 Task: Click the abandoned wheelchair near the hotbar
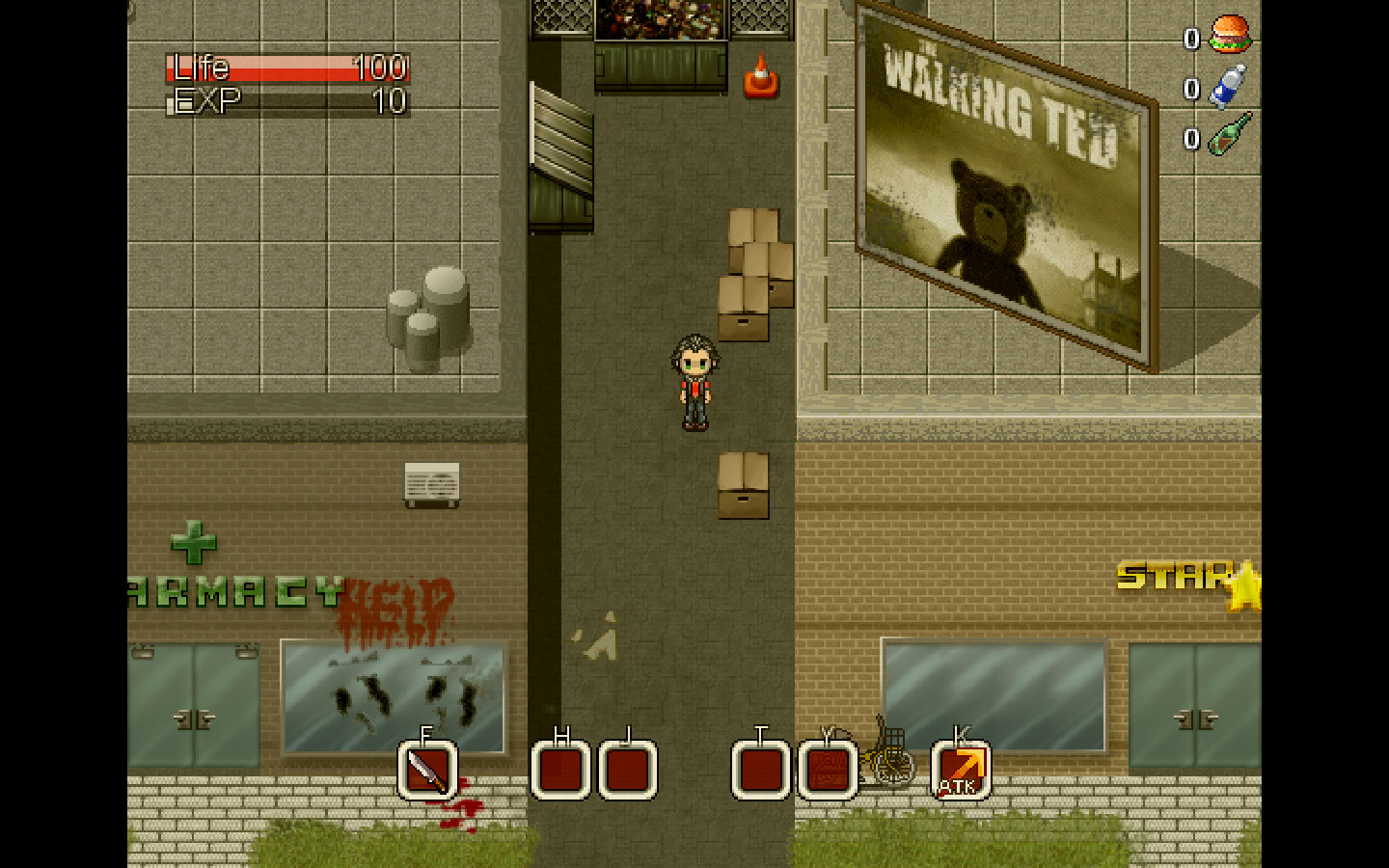point(888,762)
